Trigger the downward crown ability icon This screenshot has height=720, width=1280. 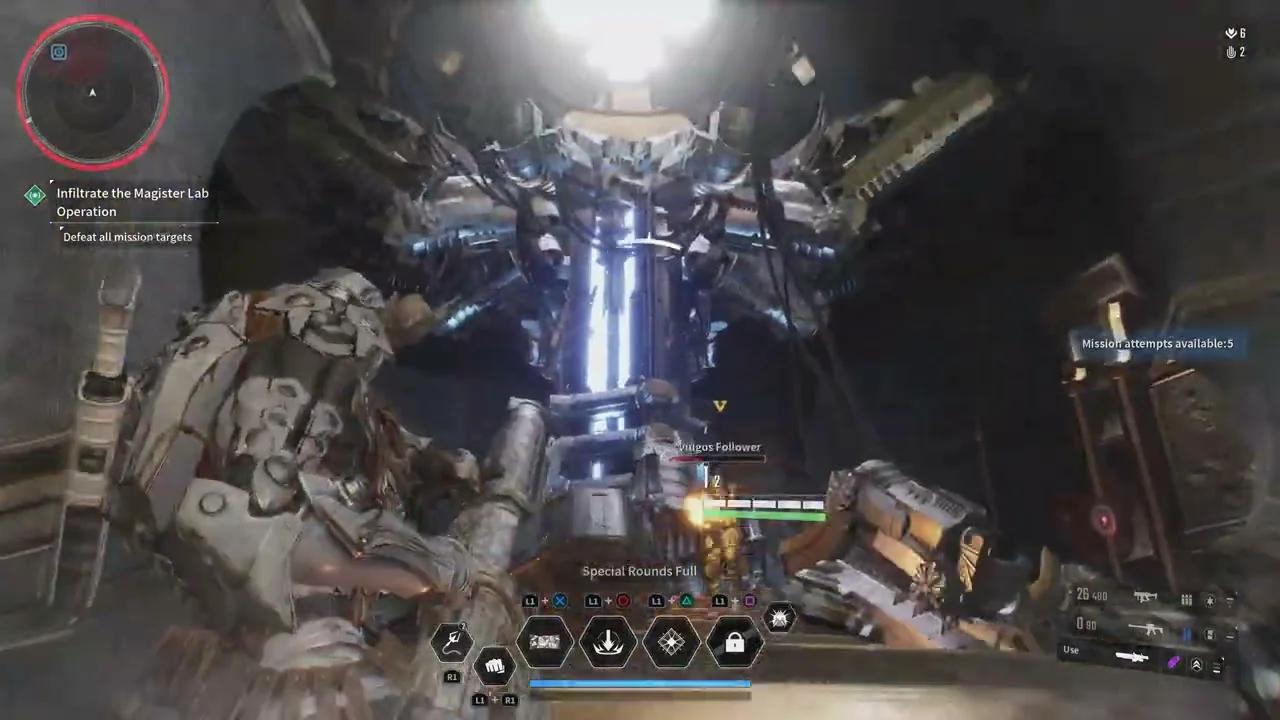coord(609,642)
